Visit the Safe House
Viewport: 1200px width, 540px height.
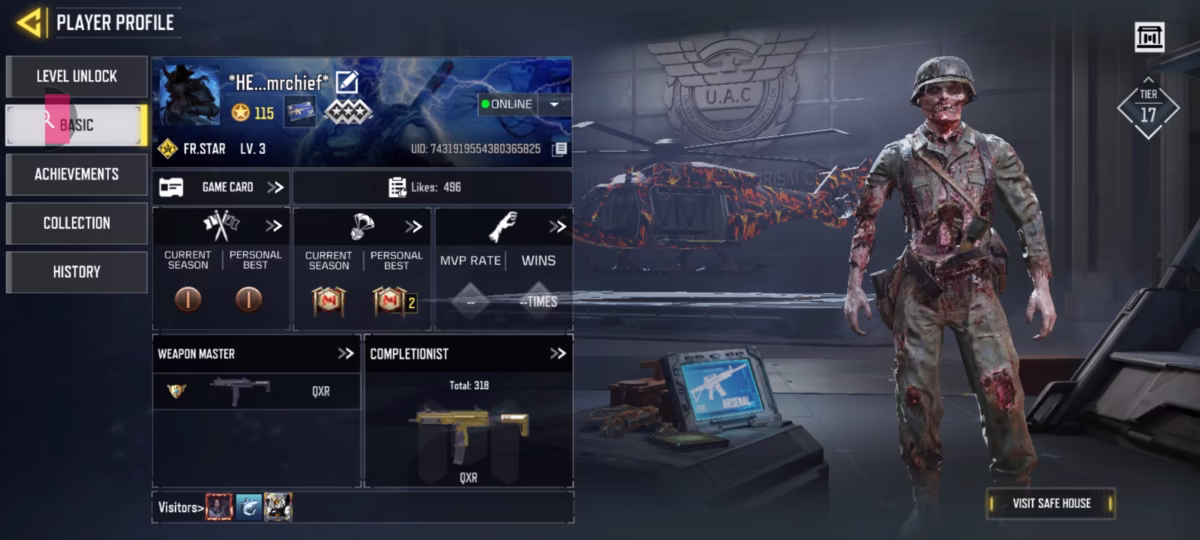pyautogui.click(x=1051, y=503)
